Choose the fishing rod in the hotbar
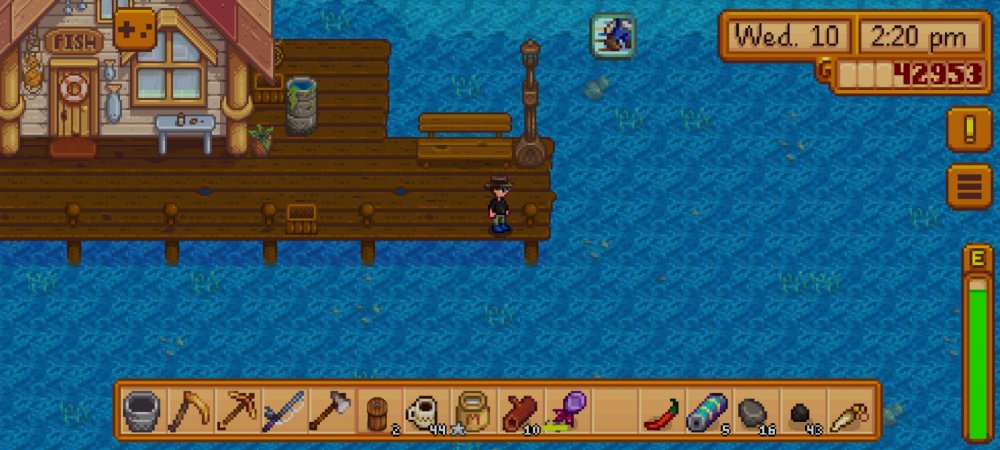Image resolution: width=1000 pixels, height=450 pixels. point(282,410)
